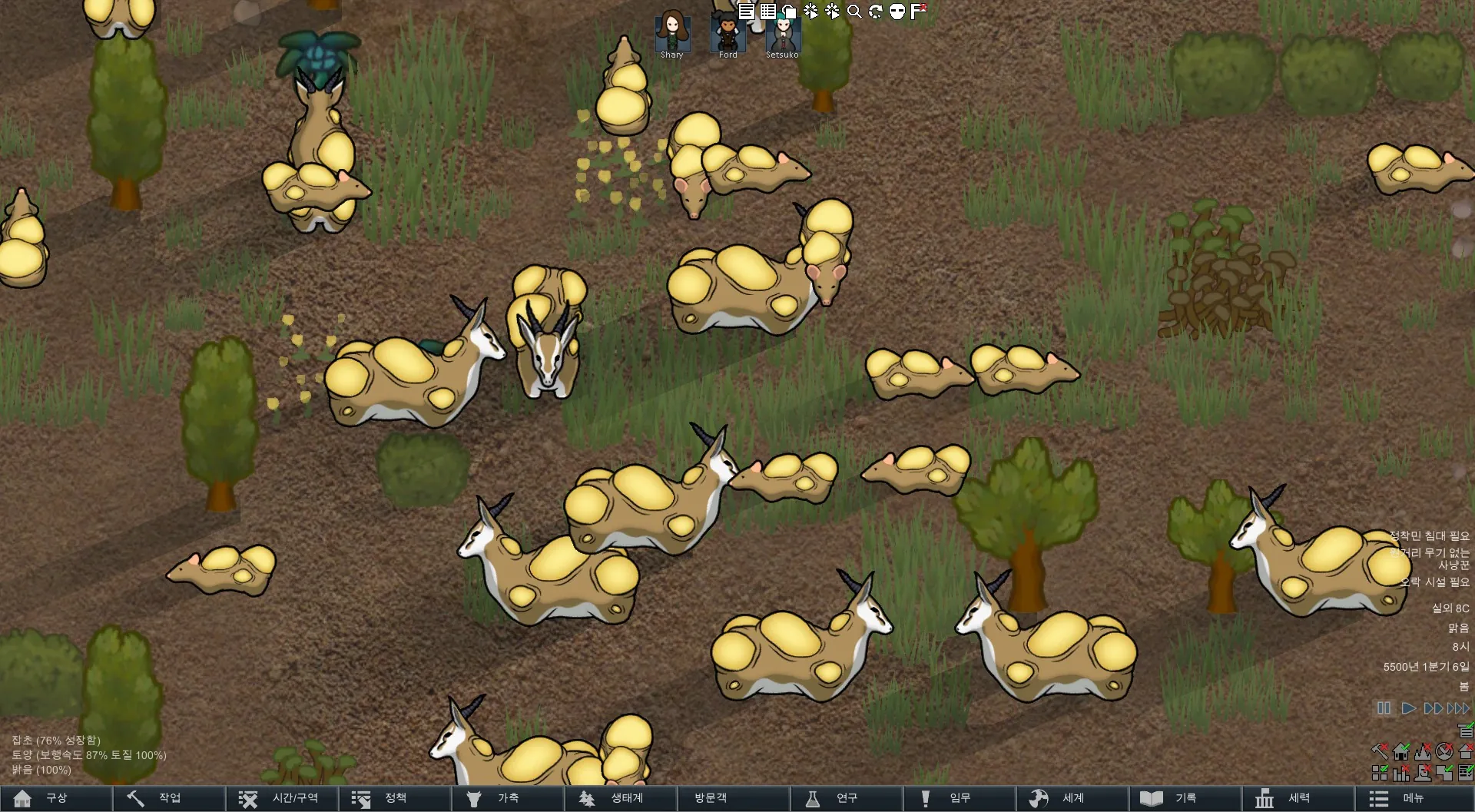Click the white mask face icon
The width and height of the screenshot is (1475, 812).
(897, 12)
